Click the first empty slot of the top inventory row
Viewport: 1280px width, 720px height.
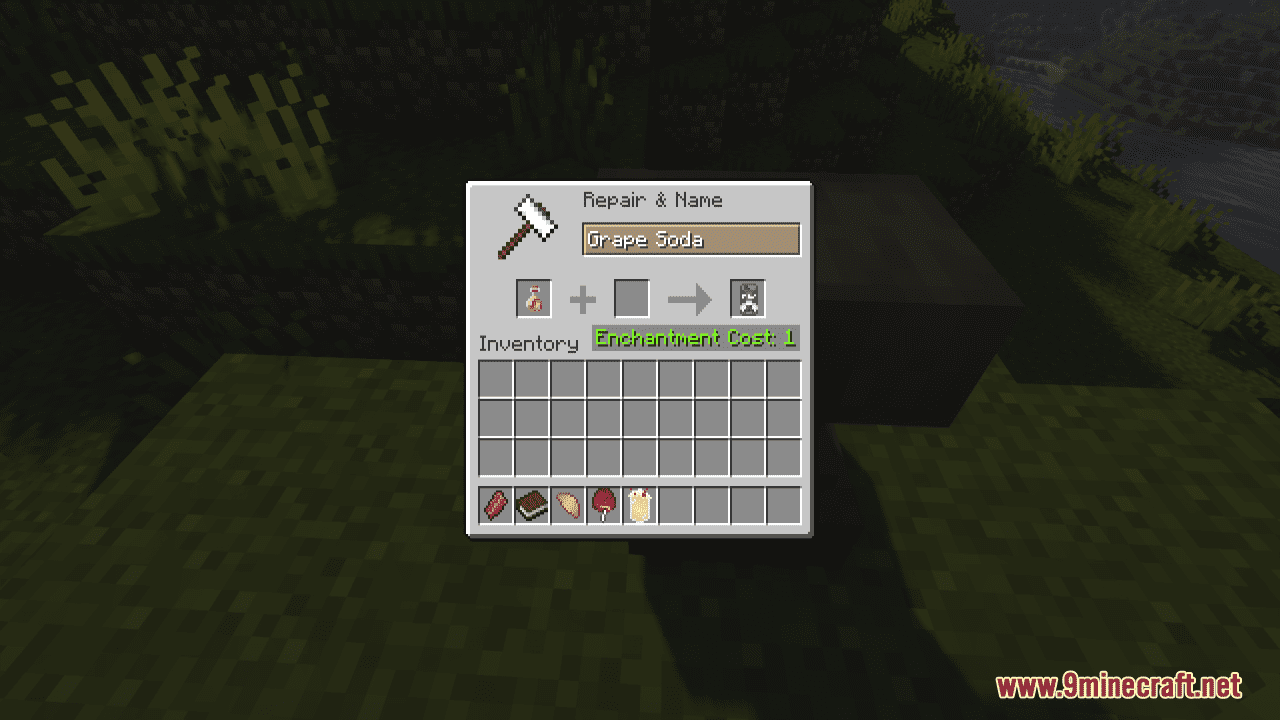[x=494, y=379]
